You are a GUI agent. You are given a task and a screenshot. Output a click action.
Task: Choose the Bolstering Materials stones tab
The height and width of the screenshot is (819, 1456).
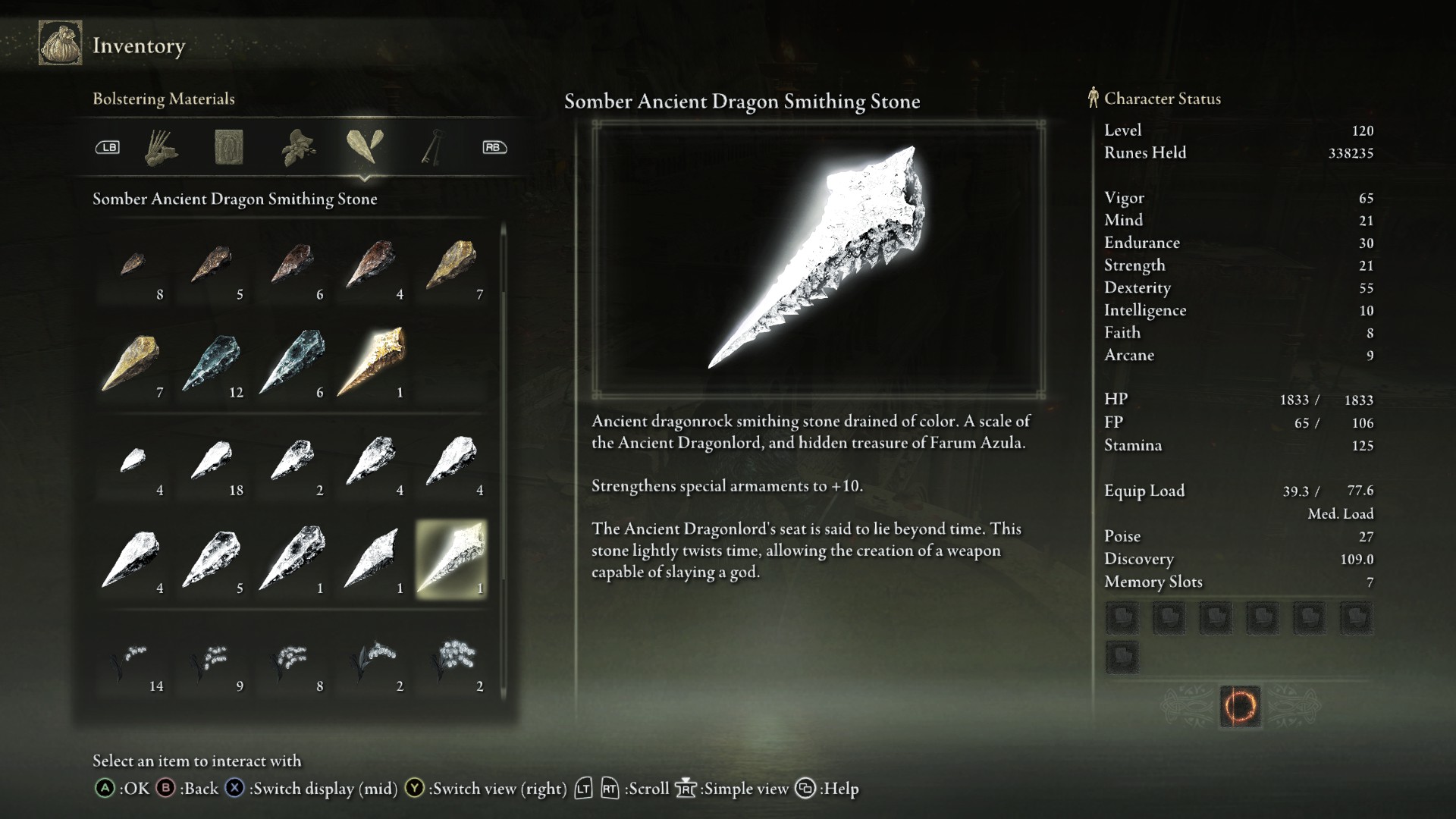[365, 146]
